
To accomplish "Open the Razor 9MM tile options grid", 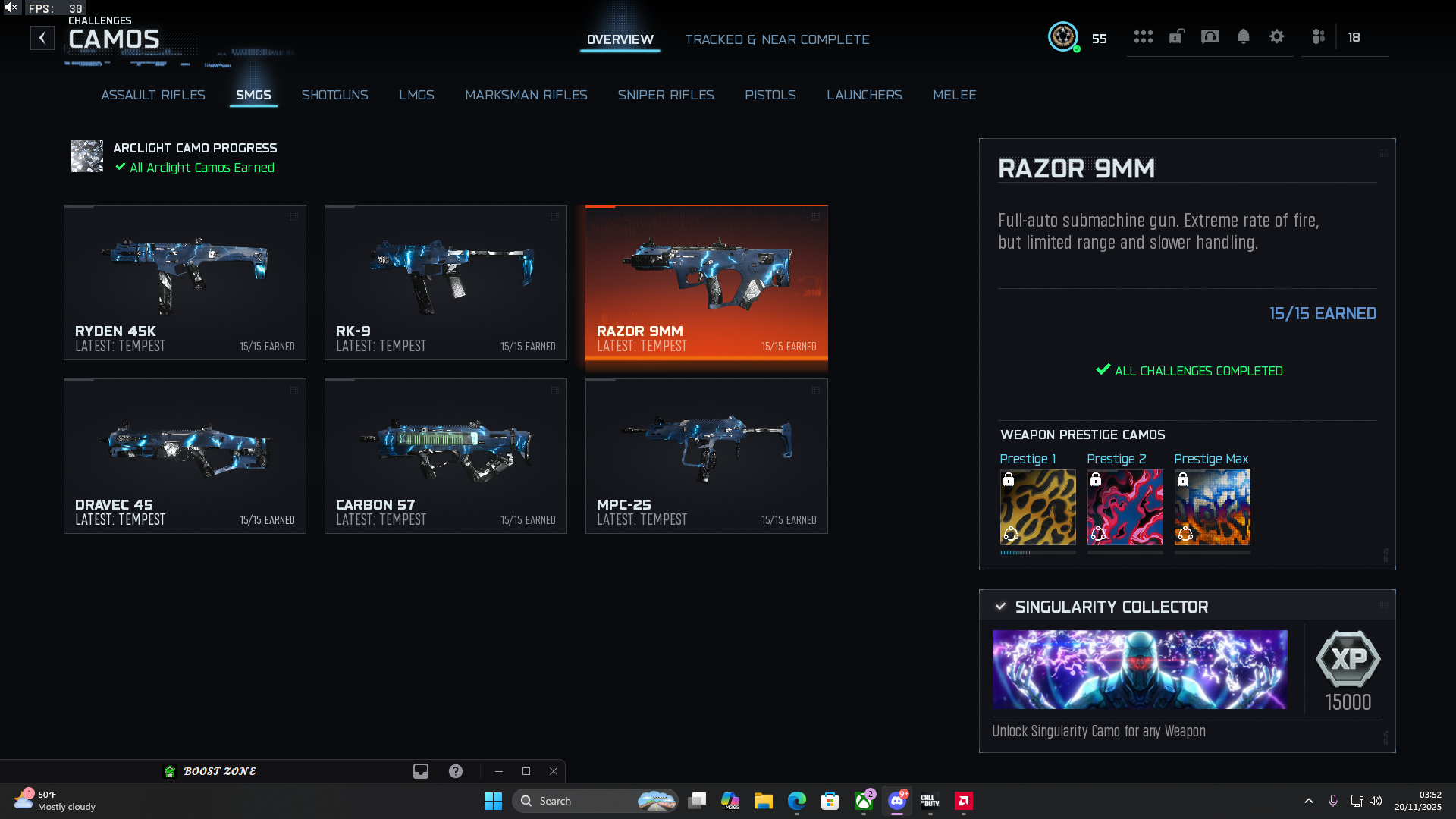I will point(817,216).
